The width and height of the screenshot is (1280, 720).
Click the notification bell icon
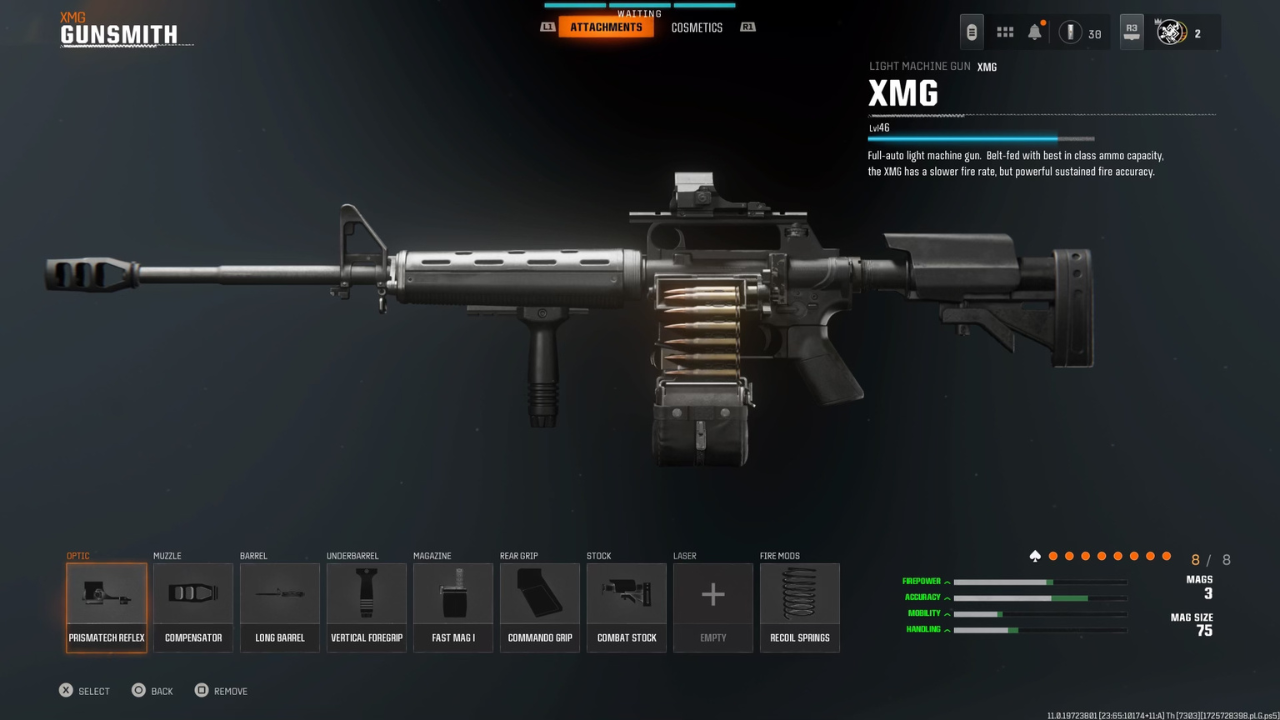pos(1036,31)
